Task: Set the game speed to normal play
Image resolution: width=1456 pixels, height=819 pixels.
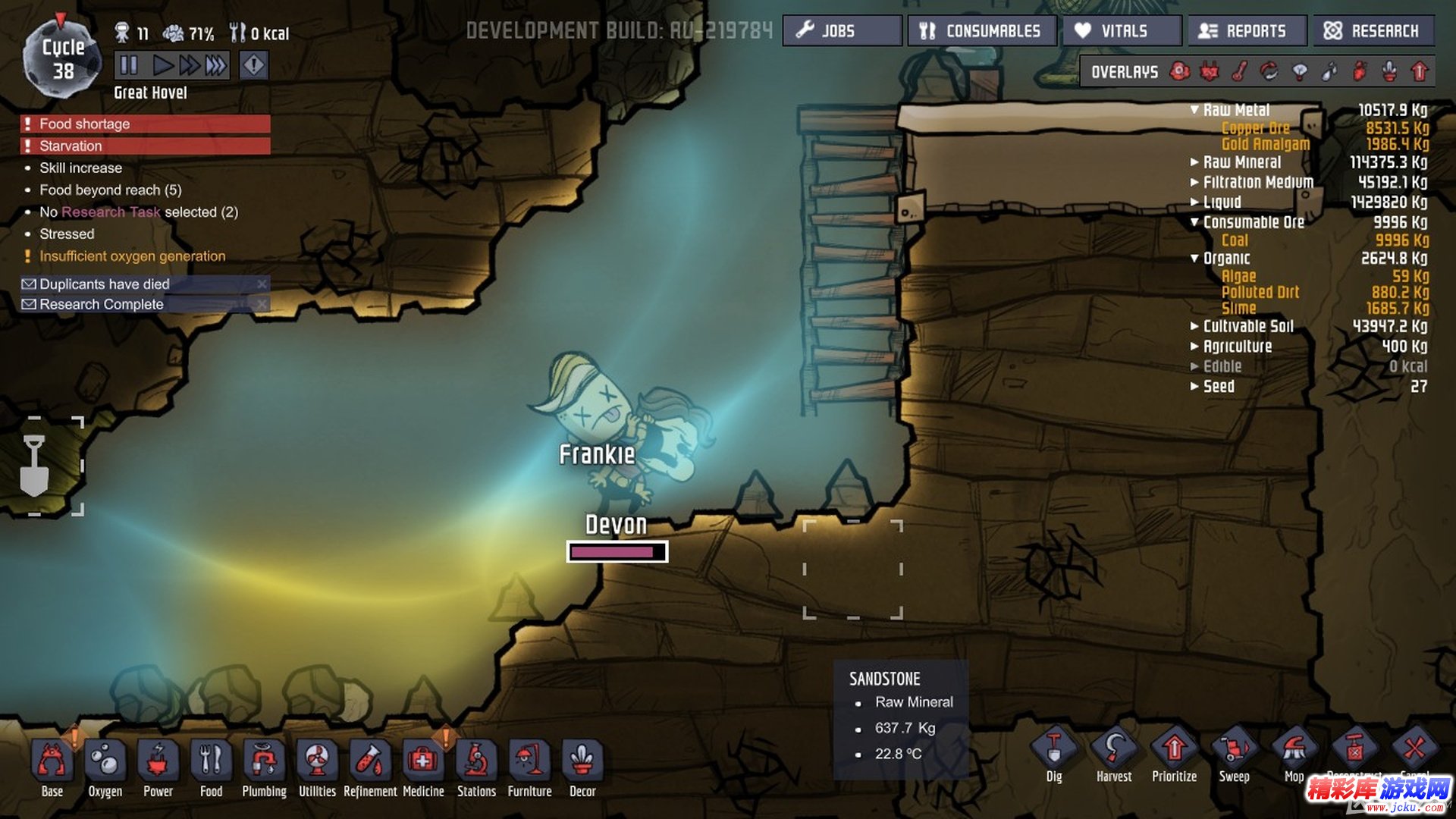Action: [161, 65]
